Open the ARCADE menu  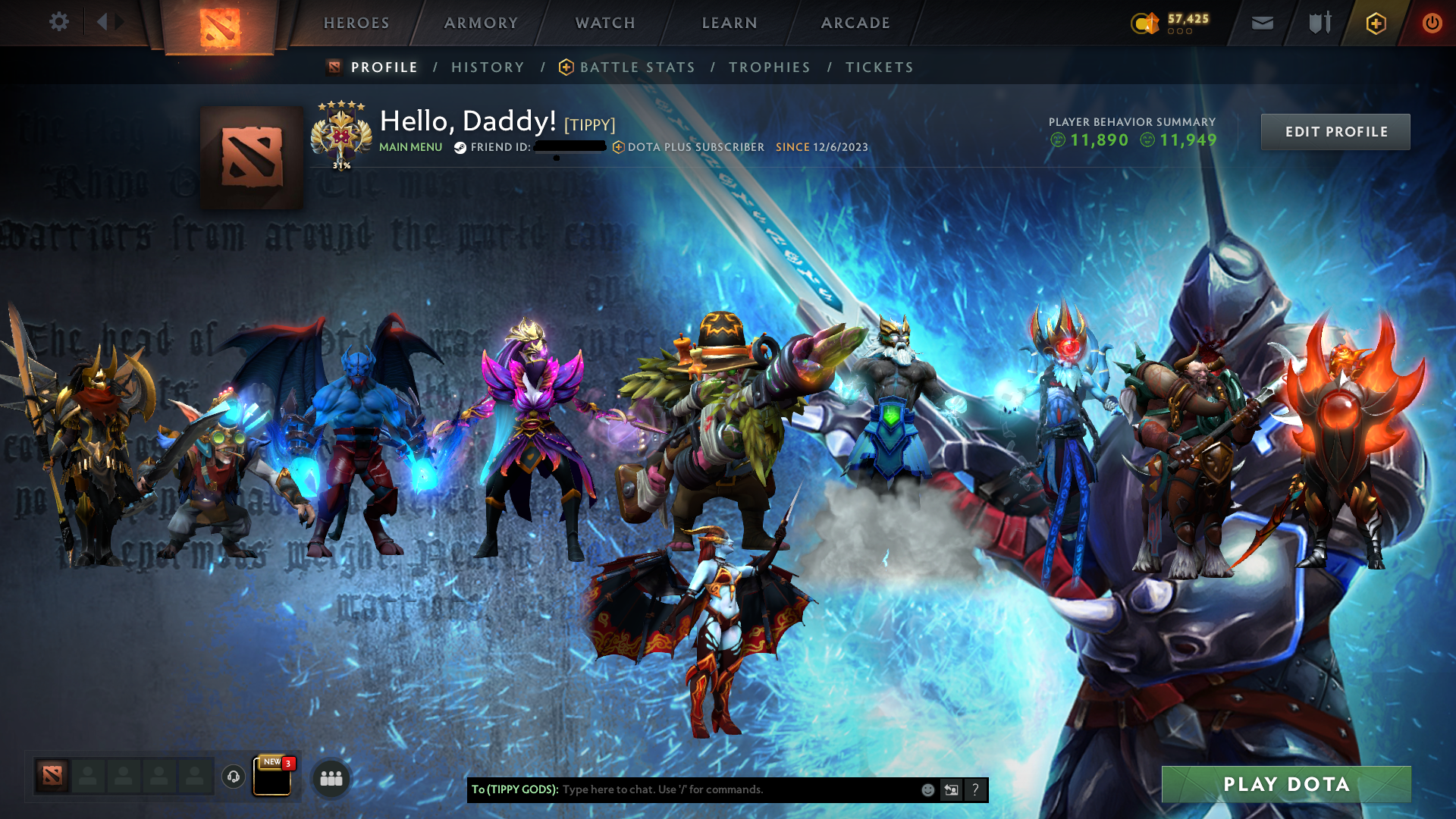tap(855, 23)
